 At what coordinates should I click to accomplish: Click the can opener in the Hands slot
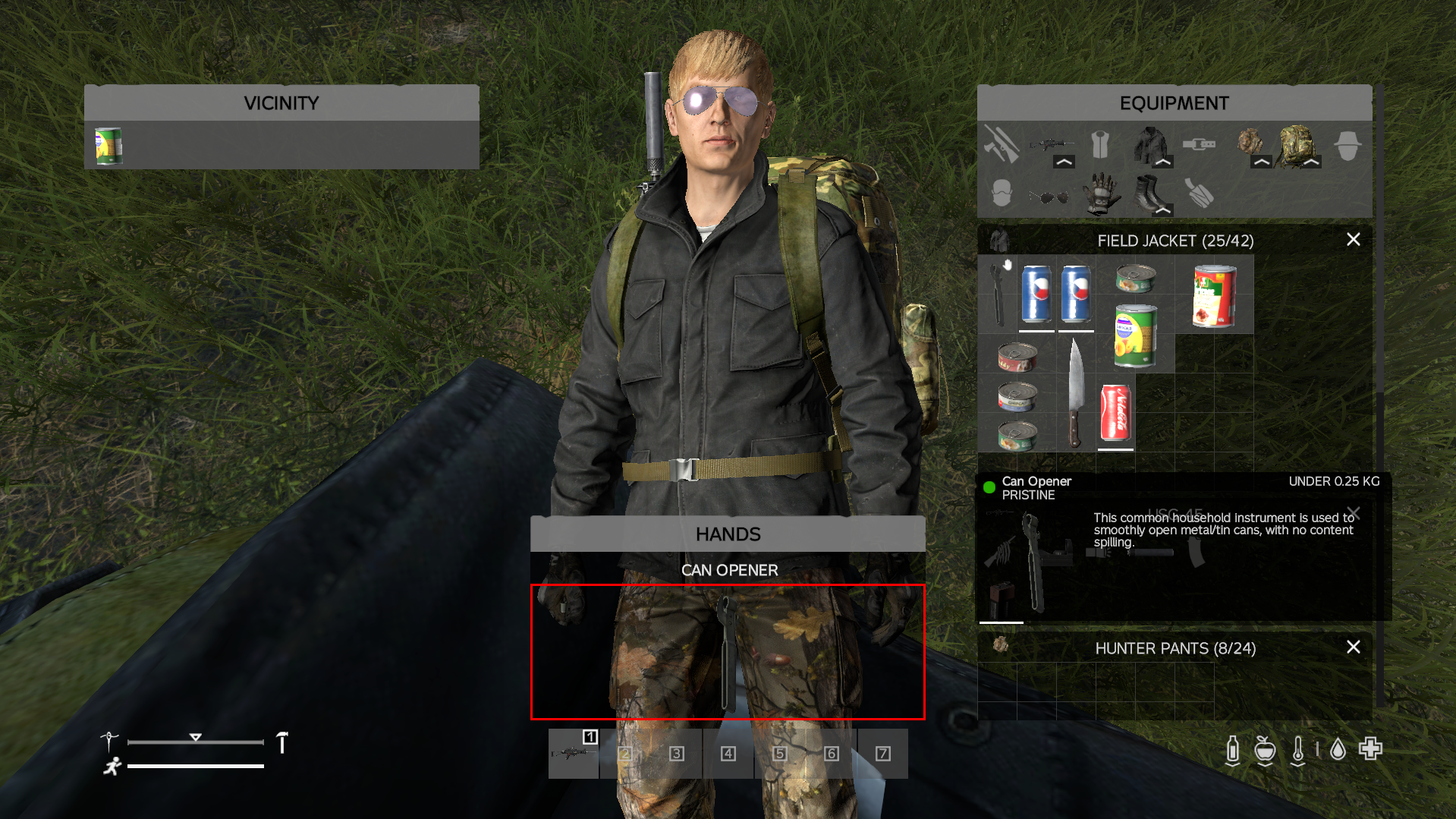tap(727, 651)
